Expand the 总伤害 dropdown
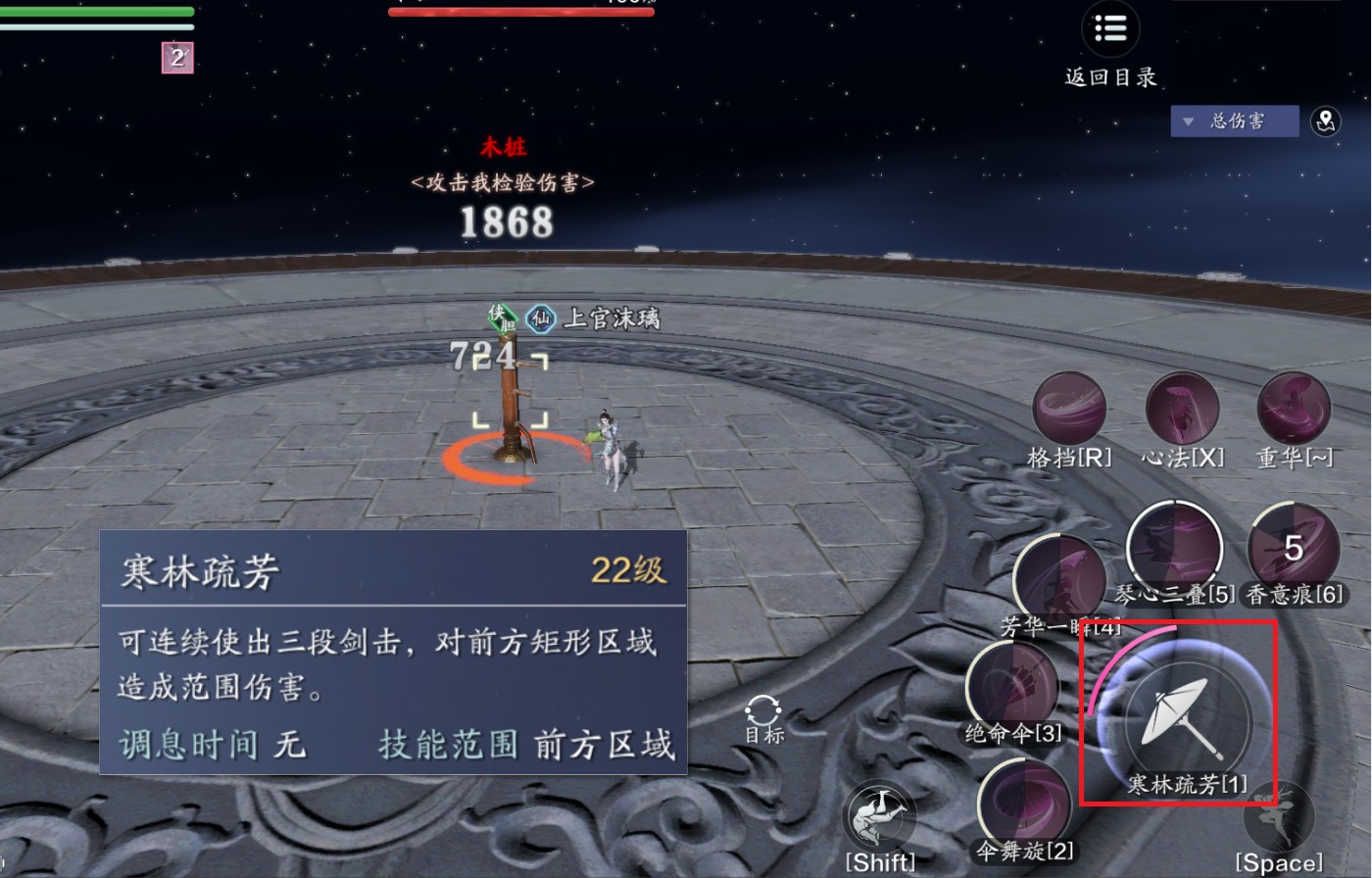The height and width of the screenshot is (878, 1372). click(x=1234, y=122)
